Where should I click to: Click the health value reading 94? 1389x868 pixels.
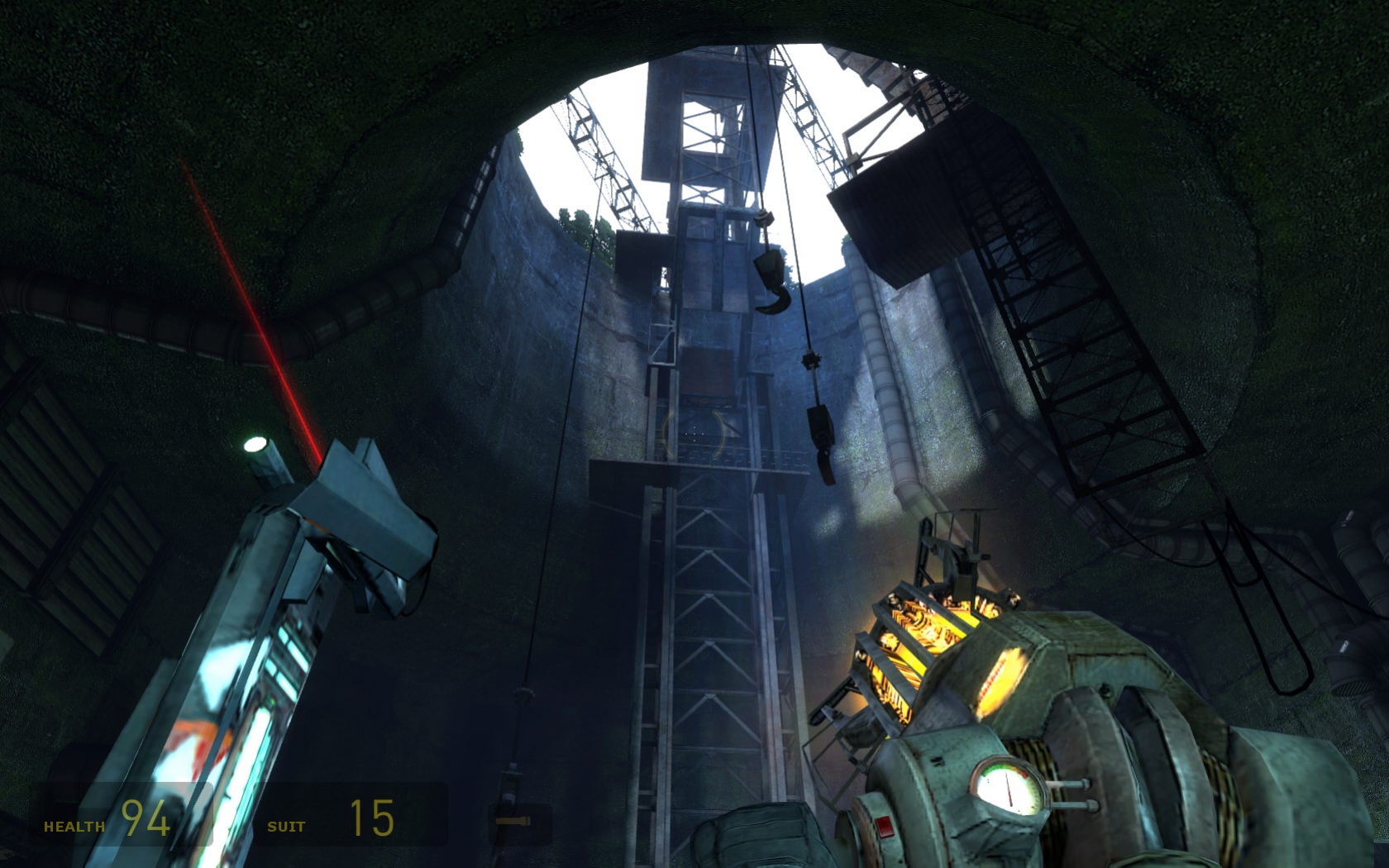coord(145,821)
